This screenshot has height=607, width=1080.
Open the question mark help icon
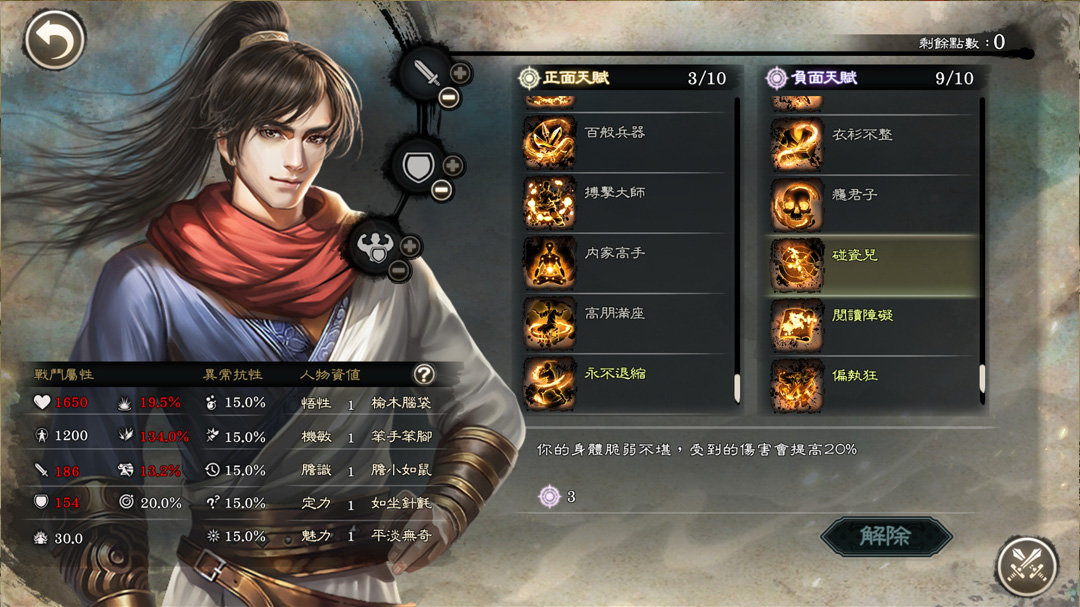pyautogui.click(x=424, y=374)
